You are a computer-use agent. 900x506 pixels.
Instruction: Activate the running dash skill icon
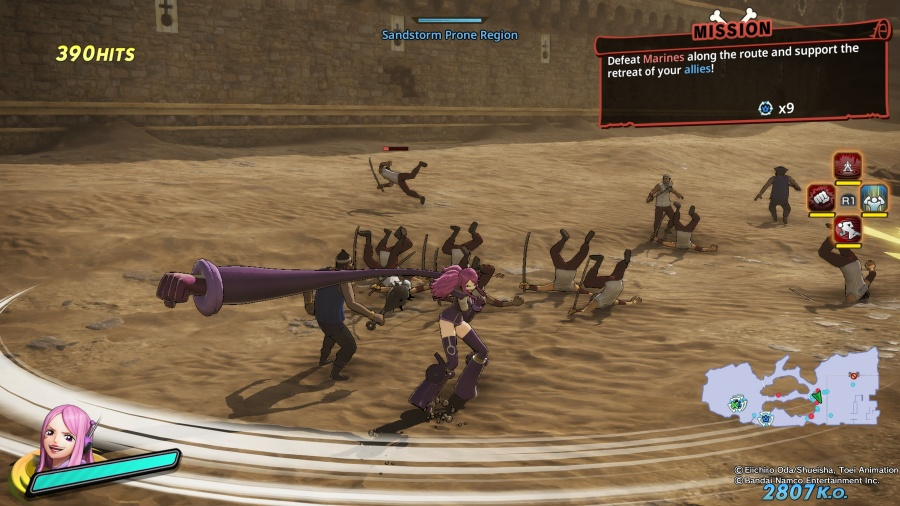pyautogui.click(x=848, y=230)
